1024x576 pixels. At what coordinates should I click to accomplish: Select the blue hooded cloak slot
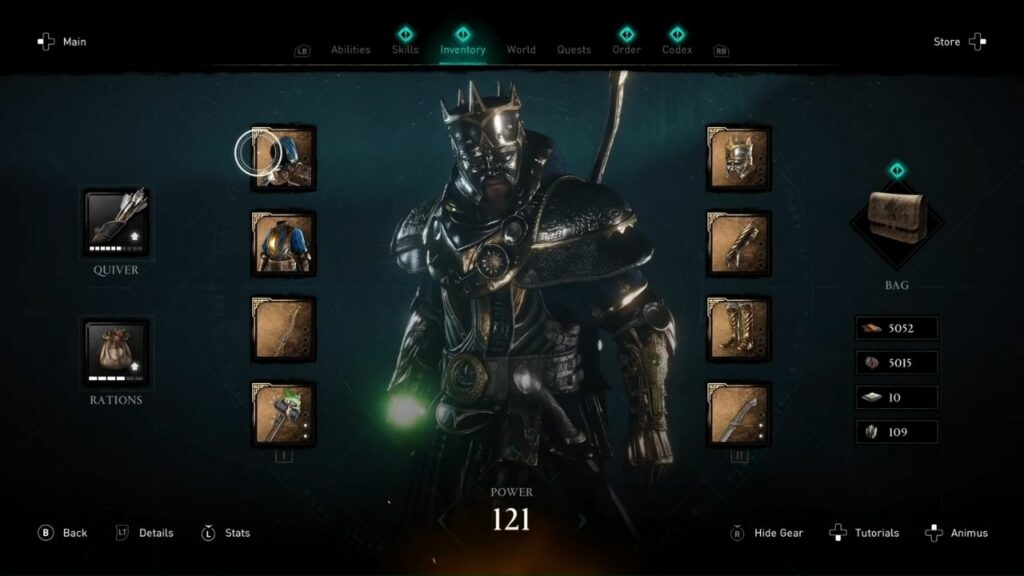(284, 158)
